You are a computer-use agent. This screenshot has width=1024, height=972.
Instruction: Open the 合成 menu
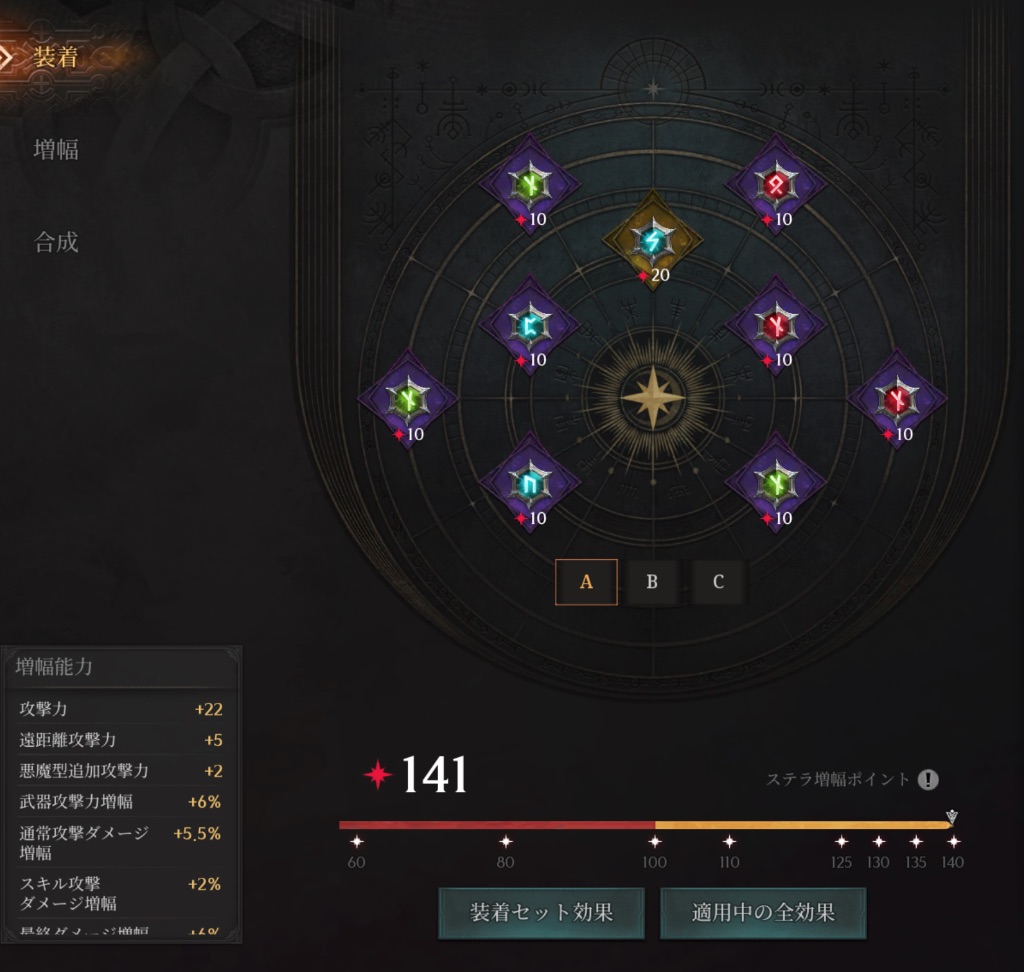(x=56, y=242)
